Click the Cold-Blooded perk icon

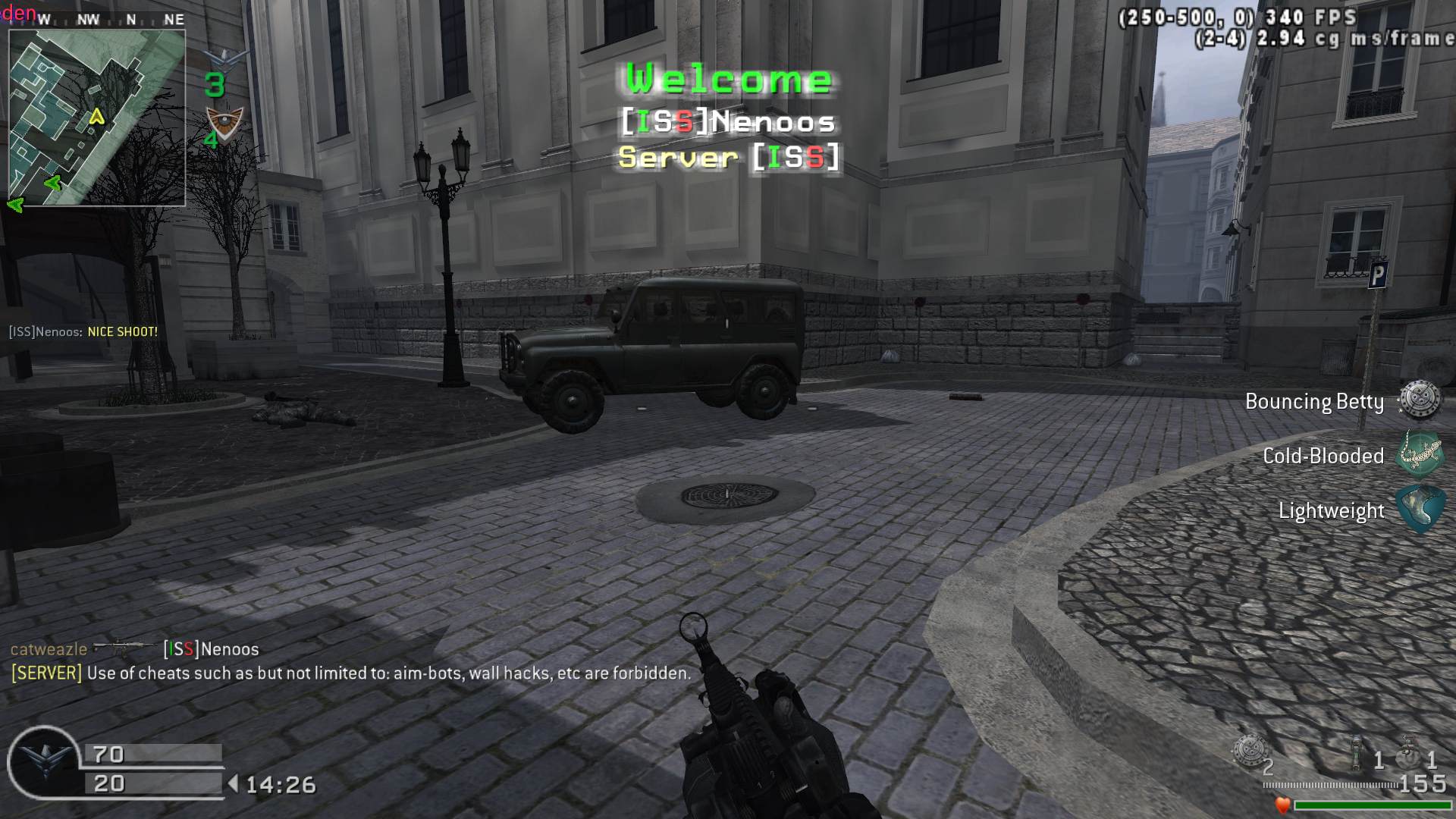(1420, 454)
